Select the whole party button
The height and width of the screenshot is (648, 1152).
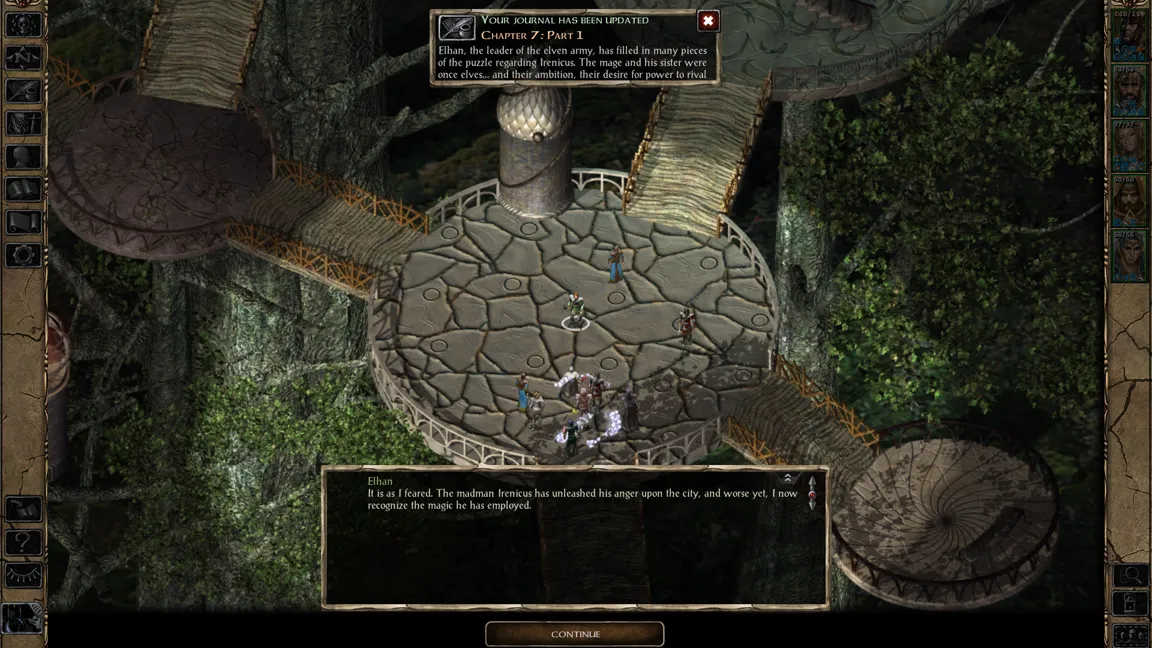1131,634
